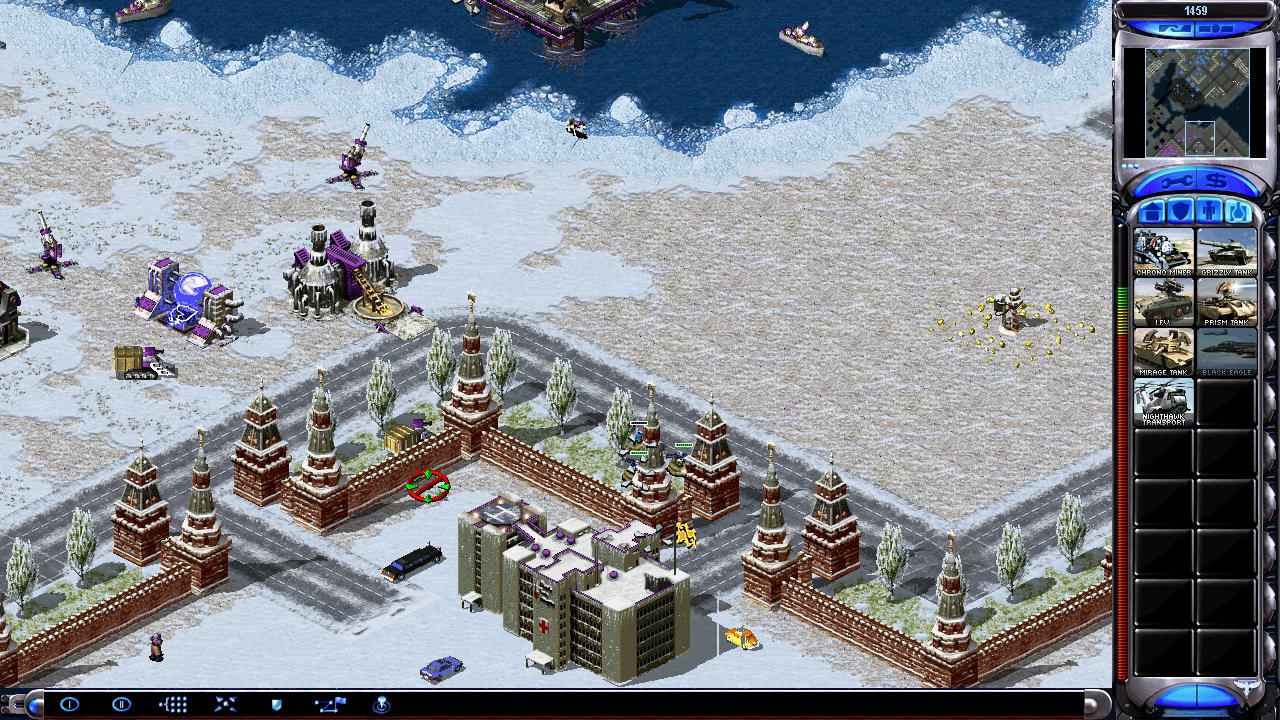
Task: Build a Nighthawk Transport
Action: coord(1163,403)
